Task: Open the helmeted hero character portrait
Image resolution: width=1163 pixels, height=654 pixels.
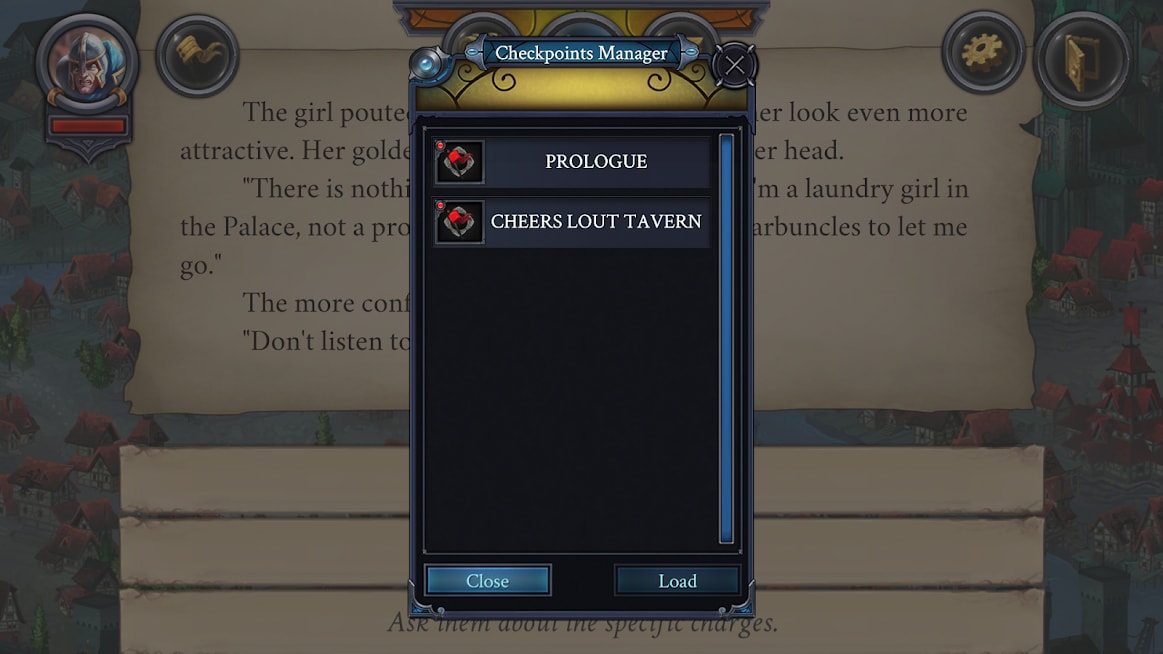Action: point(87,62)
